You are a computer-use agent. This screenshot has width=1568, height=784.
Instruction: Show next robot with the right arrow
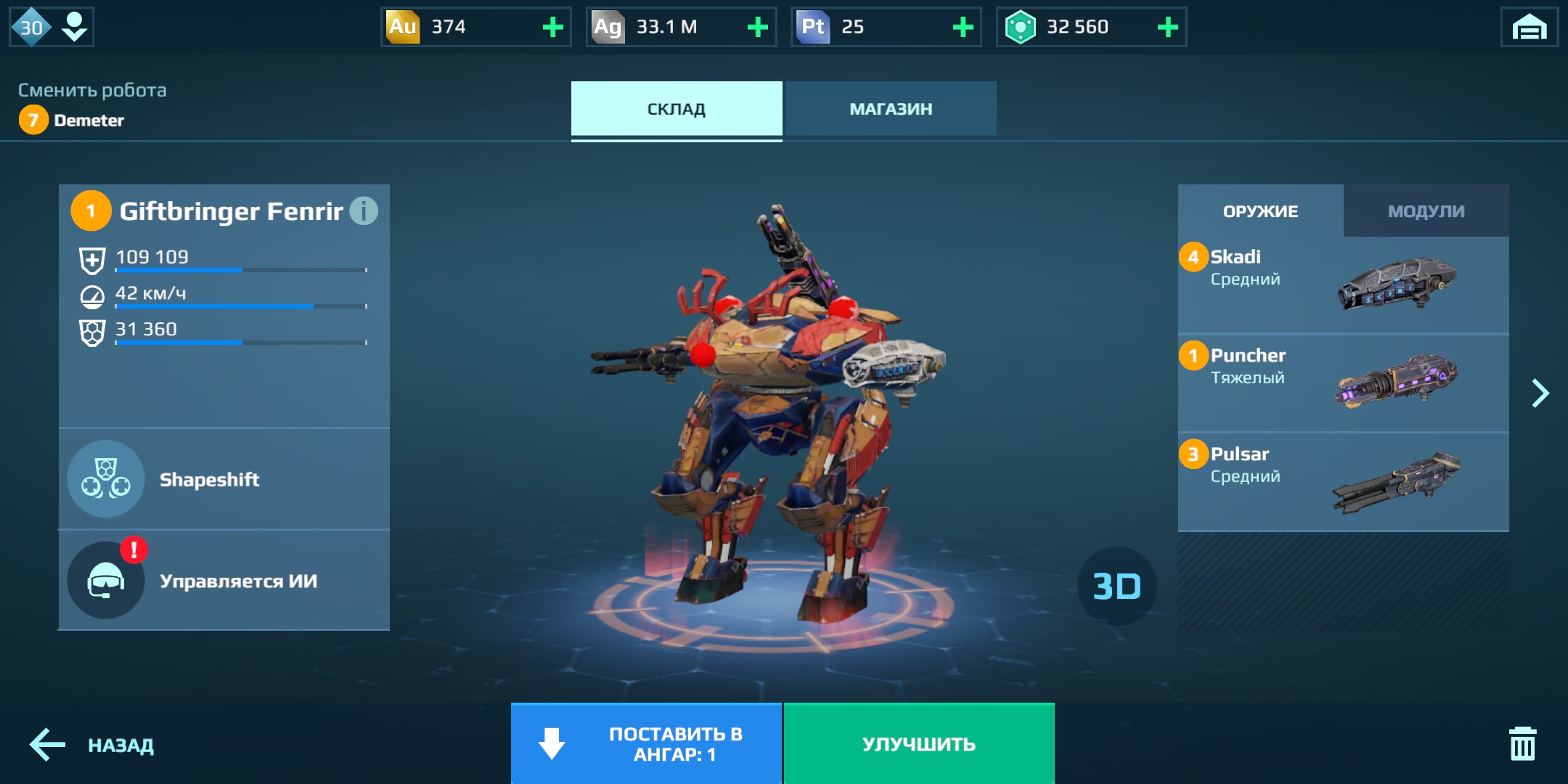click(x=1540, y=393)
